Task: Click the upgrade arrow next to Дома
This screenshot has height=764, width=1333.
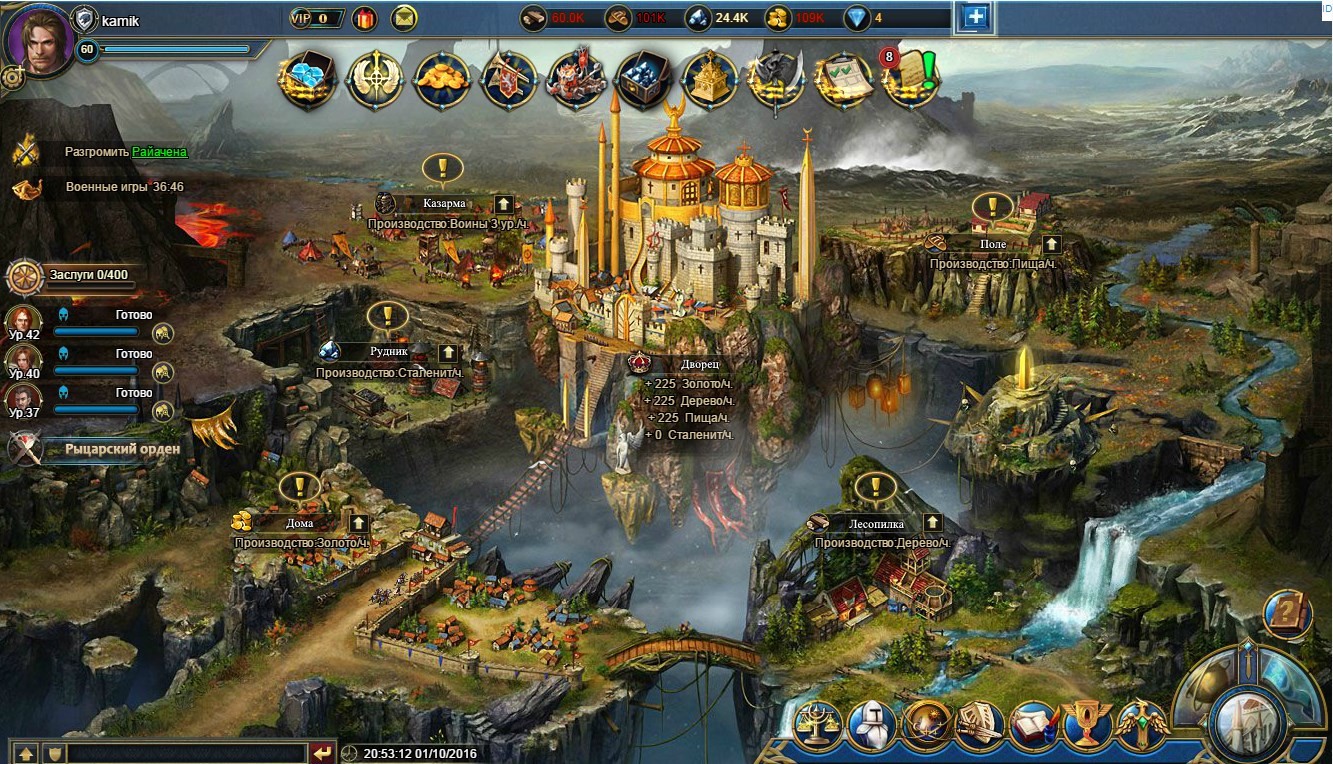Action: click(358, 523)
